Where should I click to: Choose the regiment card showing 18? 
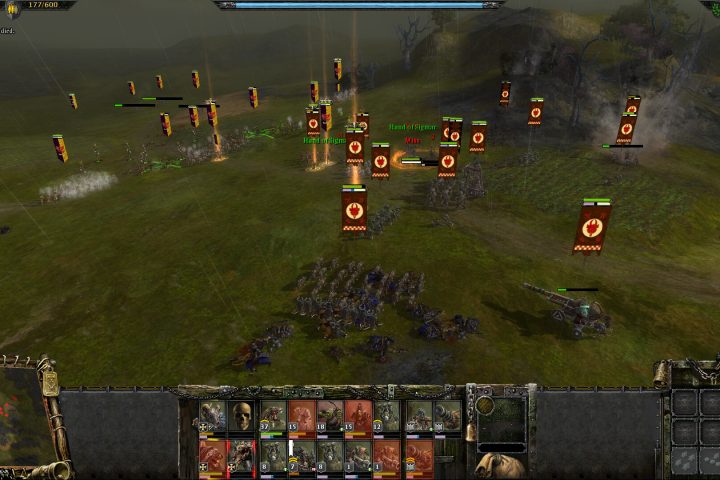pos(330,416)
